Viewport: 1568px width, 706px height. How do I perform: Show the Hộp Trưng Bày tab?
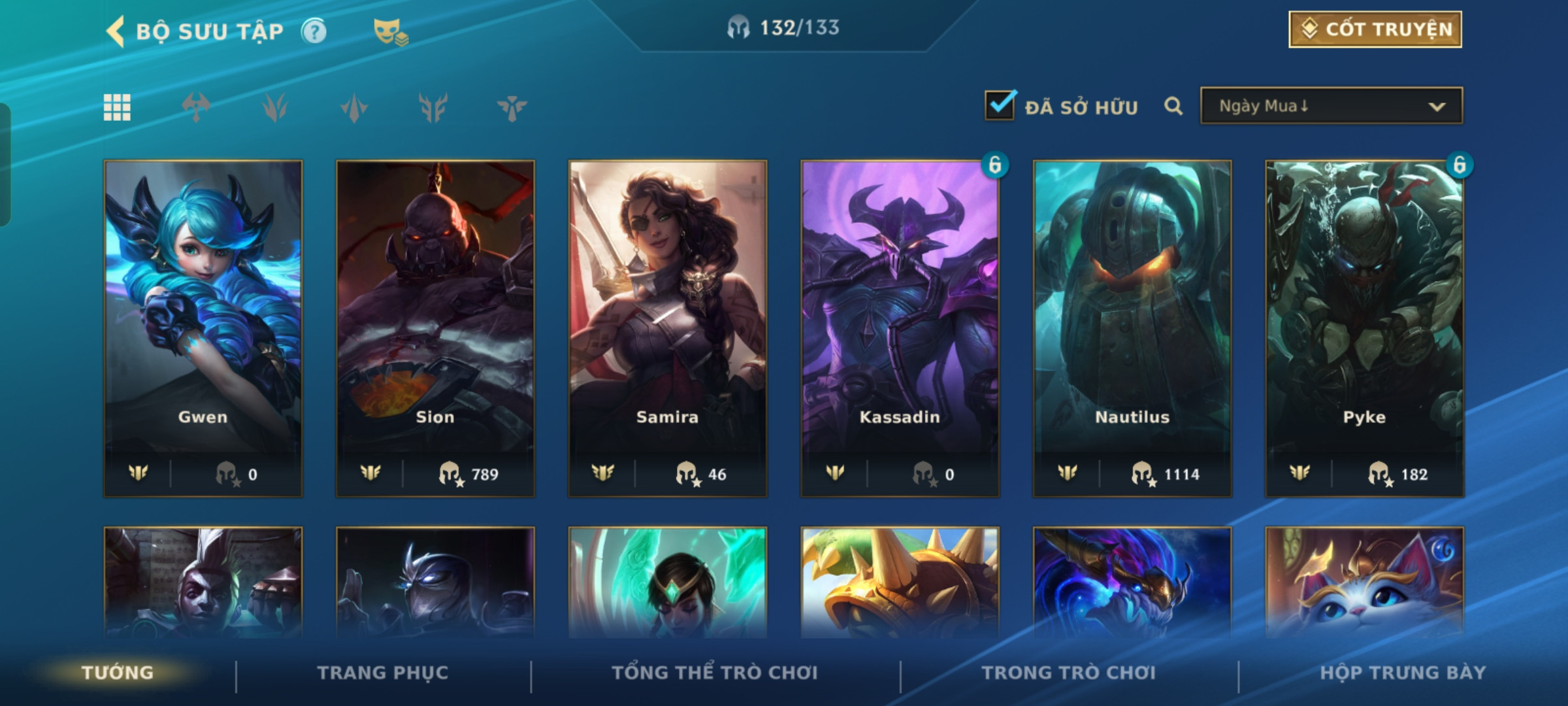coord(1403,673)
